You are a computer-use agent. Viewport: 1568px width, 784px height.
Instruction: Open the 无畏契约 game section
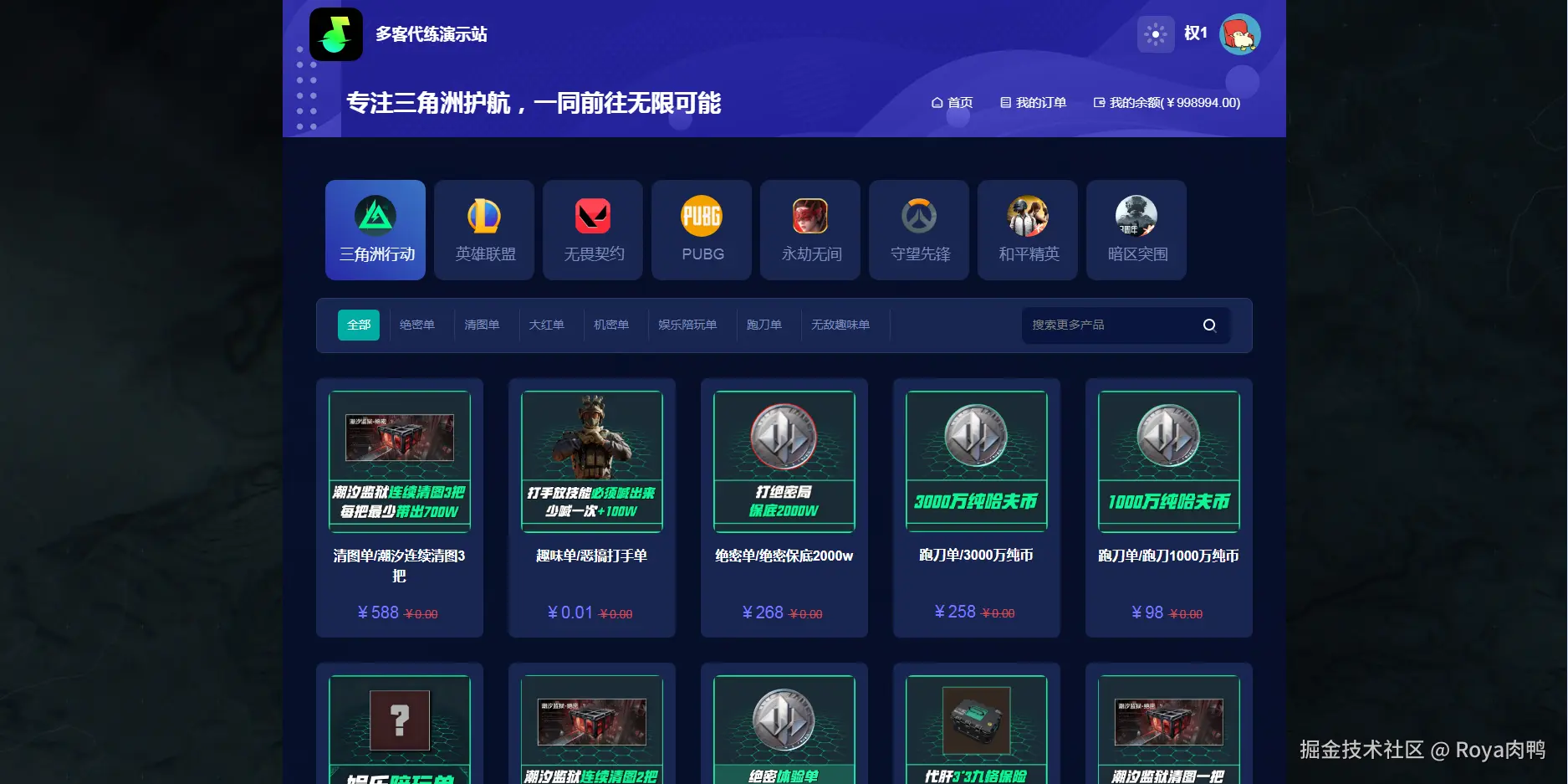[592, 230]
